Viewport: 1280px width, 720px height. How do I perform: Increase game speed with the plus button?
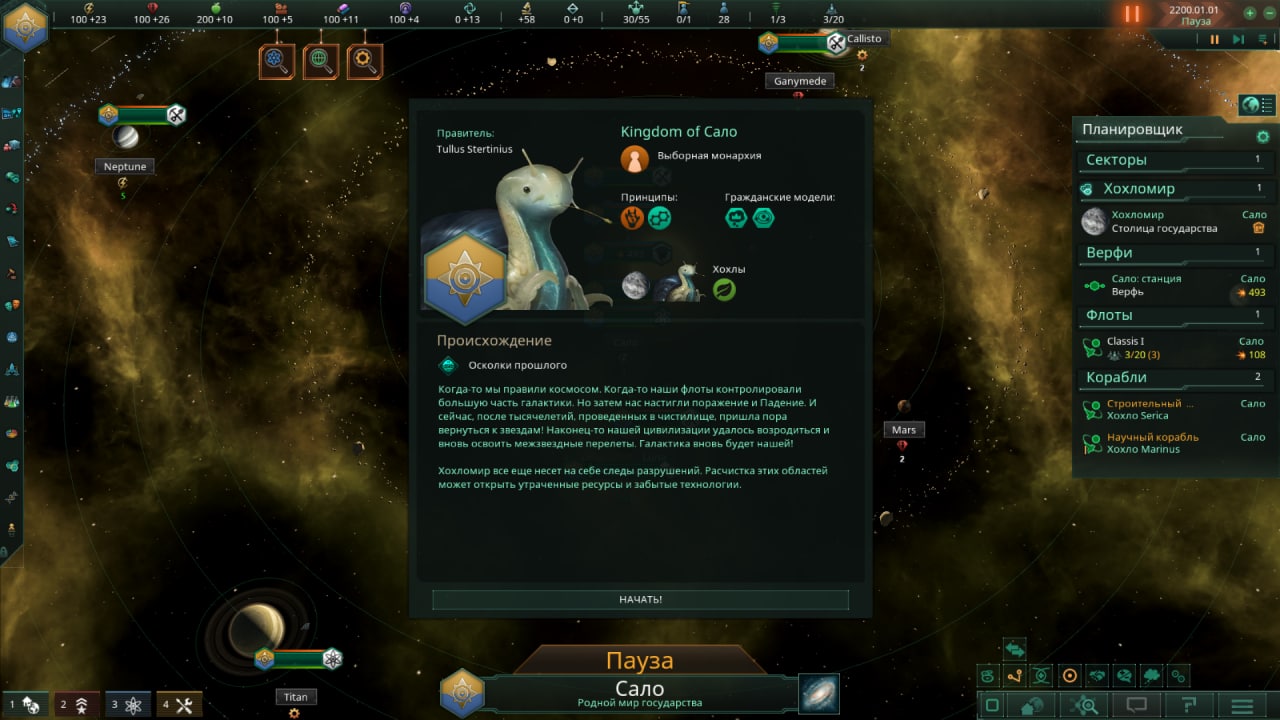click(1249, 14)
